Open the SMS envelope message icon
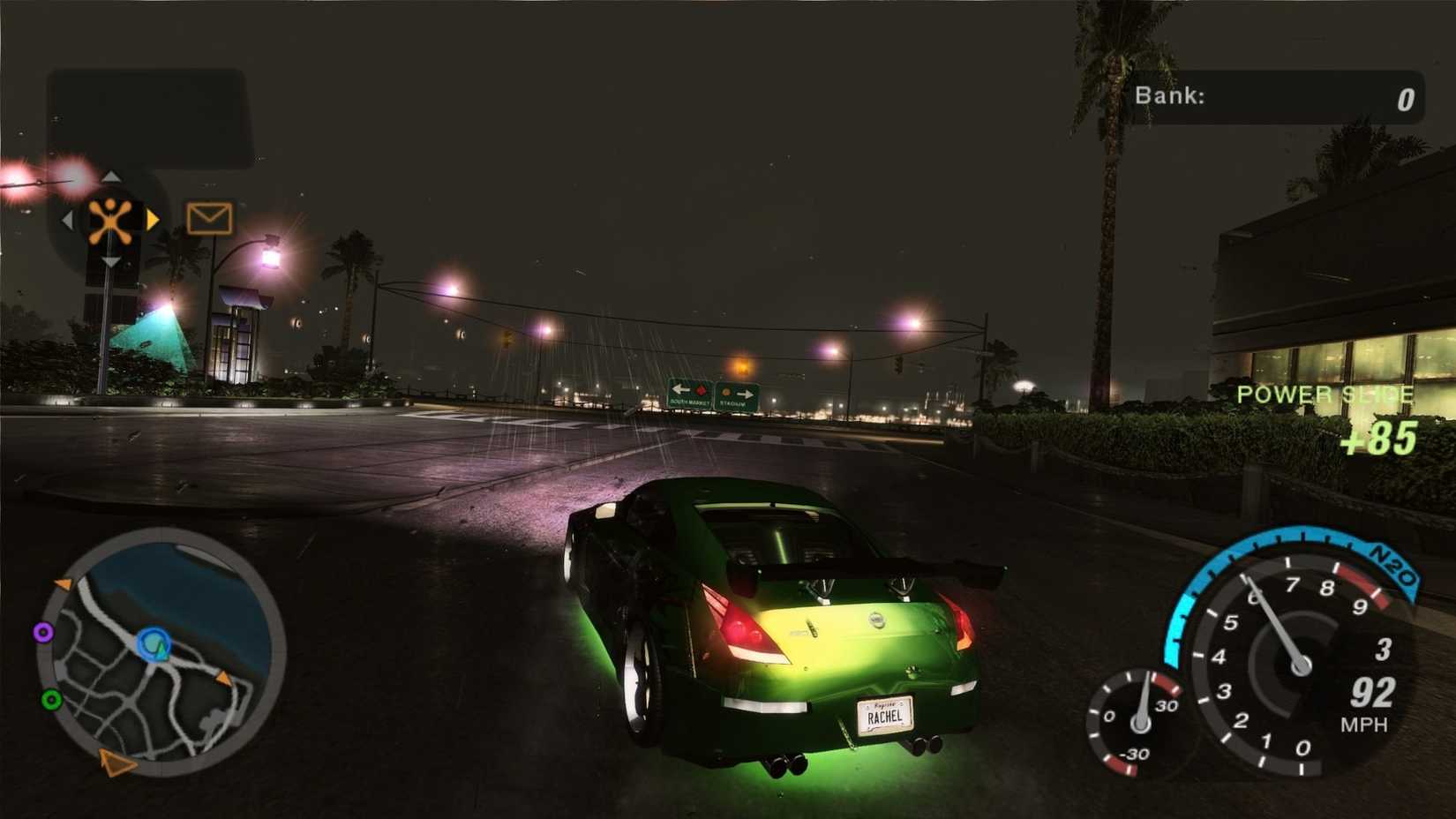The width and height of the screenshot is (1456, 819). [x=210, y=218]
